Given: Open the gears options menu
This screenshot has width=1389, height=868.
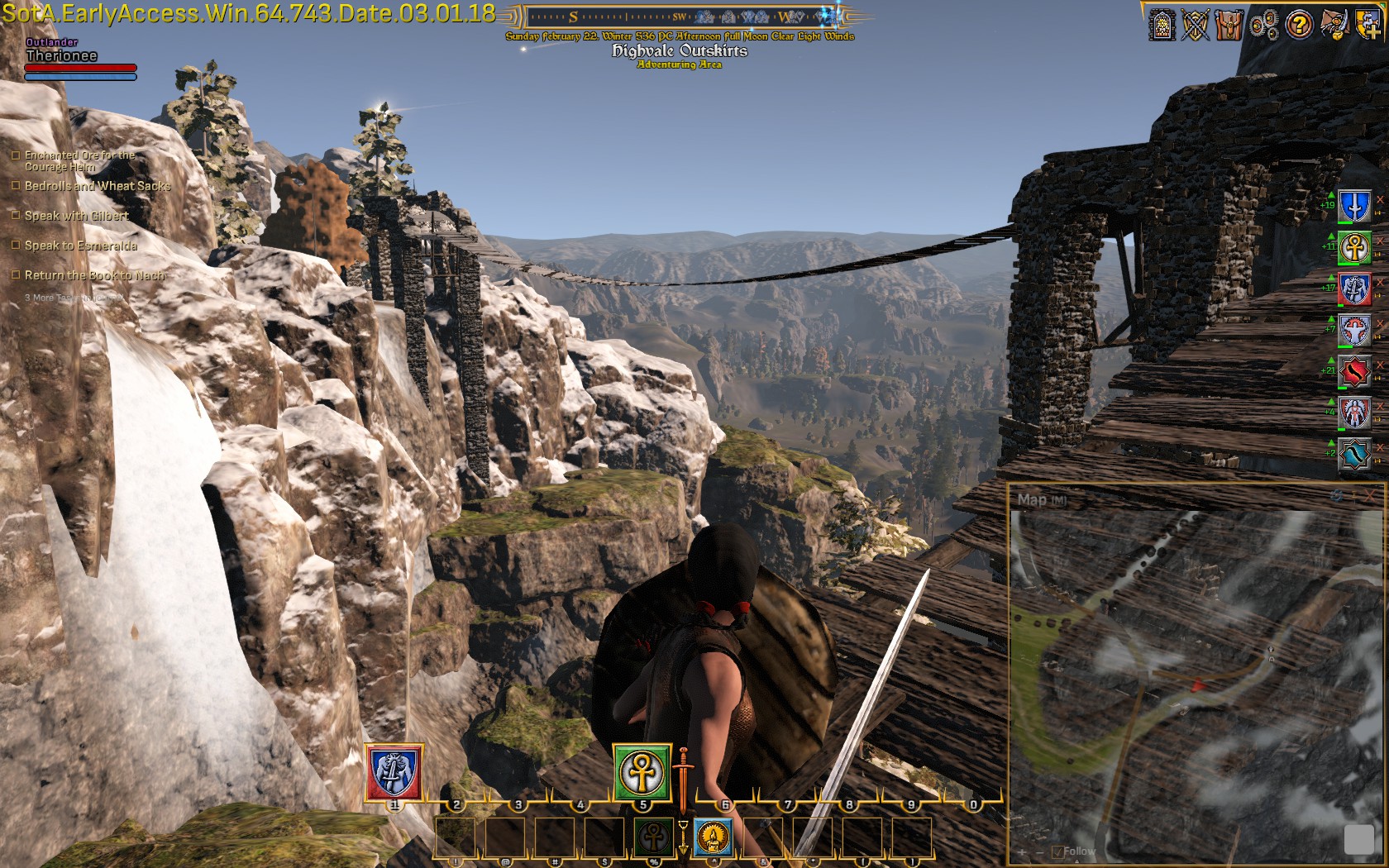Looking at the screenshot, I should point(1264,26).
